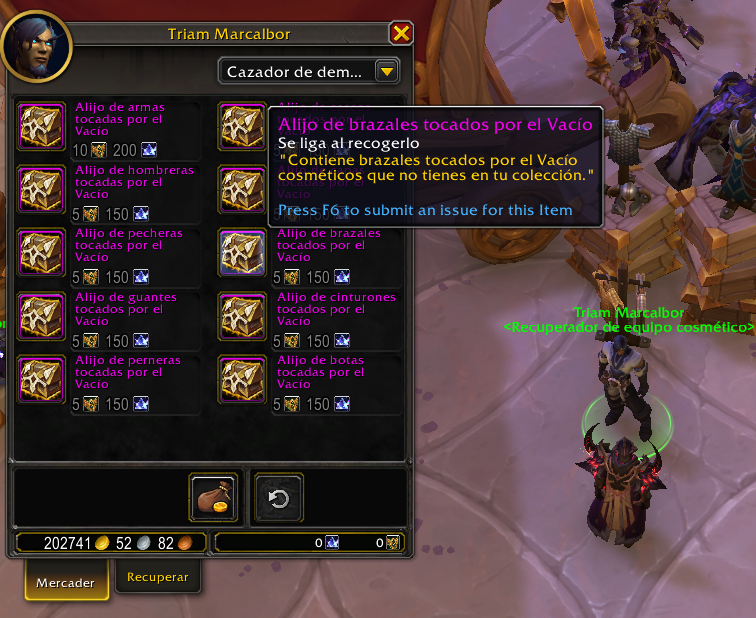This screenshot has height=618, width=756.
Task: Select the Alijo de perneras chest
Action: click(41, 378)
